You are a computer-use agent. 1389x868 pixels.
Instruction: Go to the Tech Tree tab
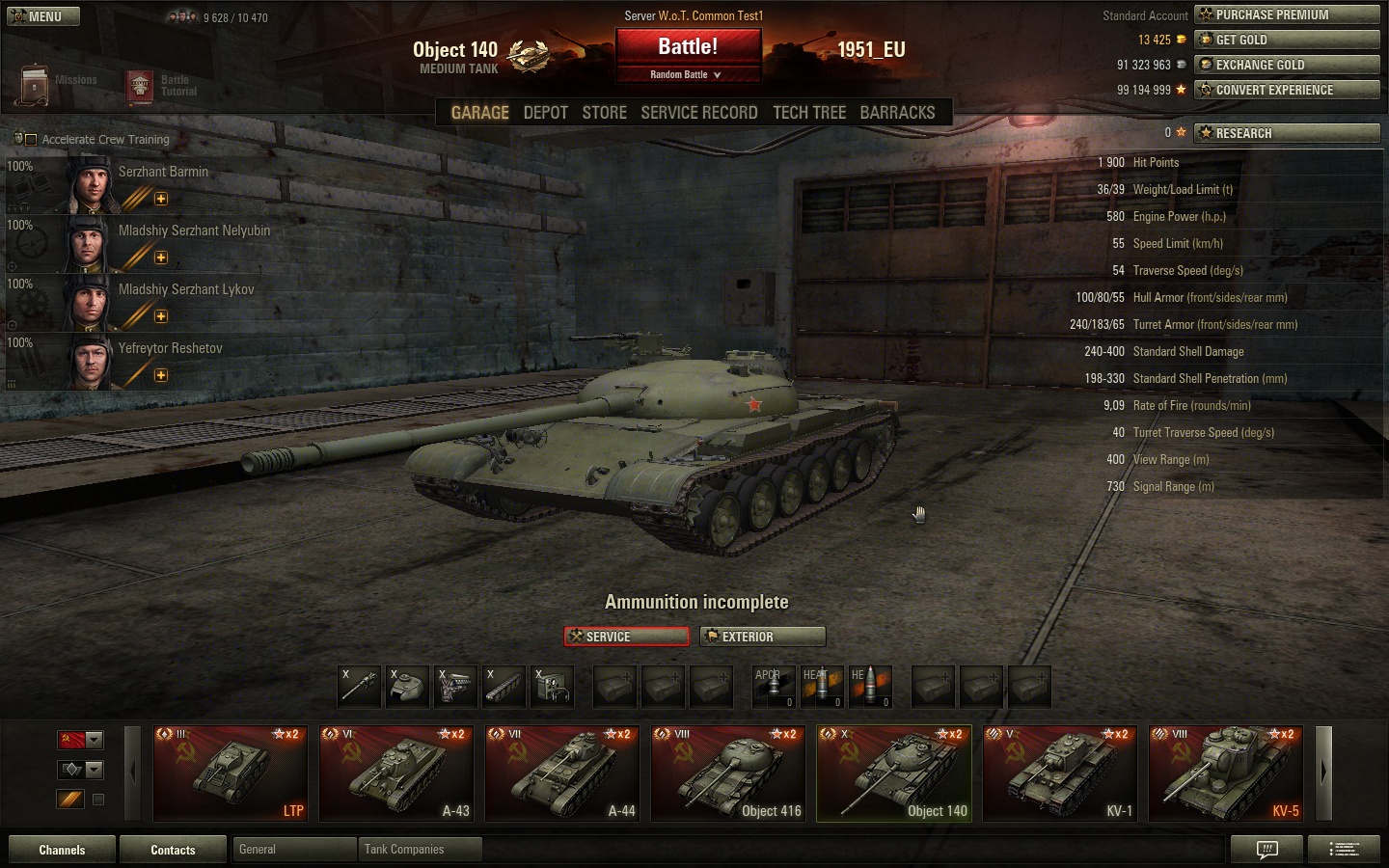808,113
